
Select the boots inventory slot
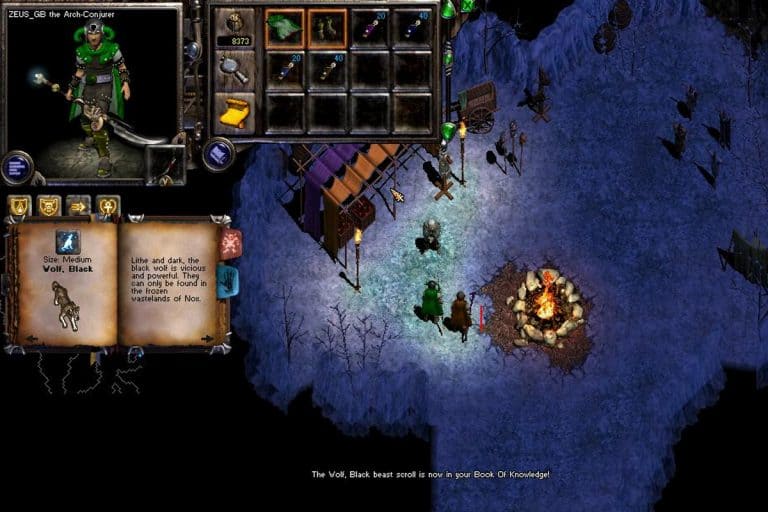[x=327, y=27]
